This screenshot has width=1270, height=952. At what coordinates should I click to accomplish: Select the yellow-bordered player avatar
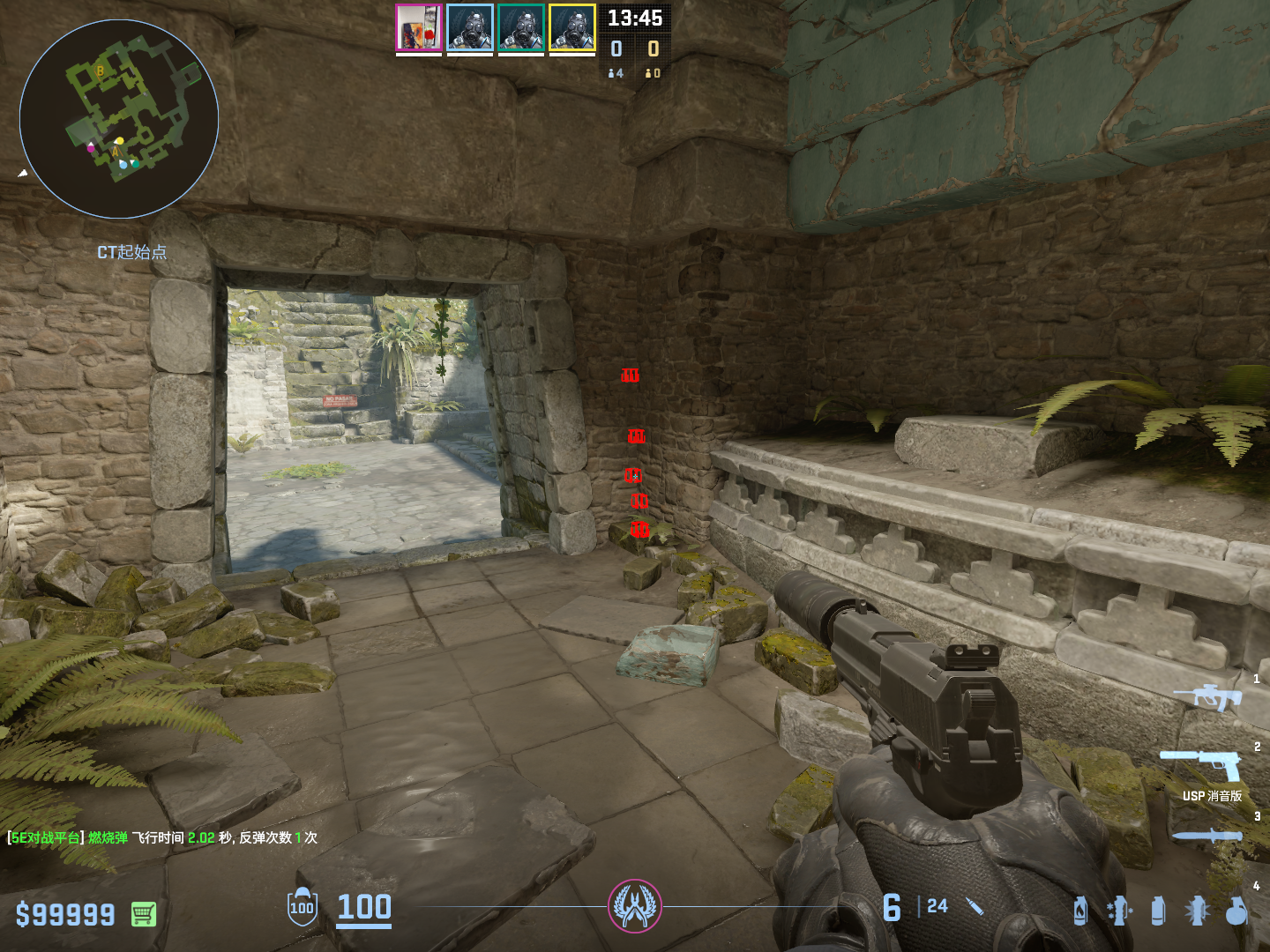coord(572,28)
